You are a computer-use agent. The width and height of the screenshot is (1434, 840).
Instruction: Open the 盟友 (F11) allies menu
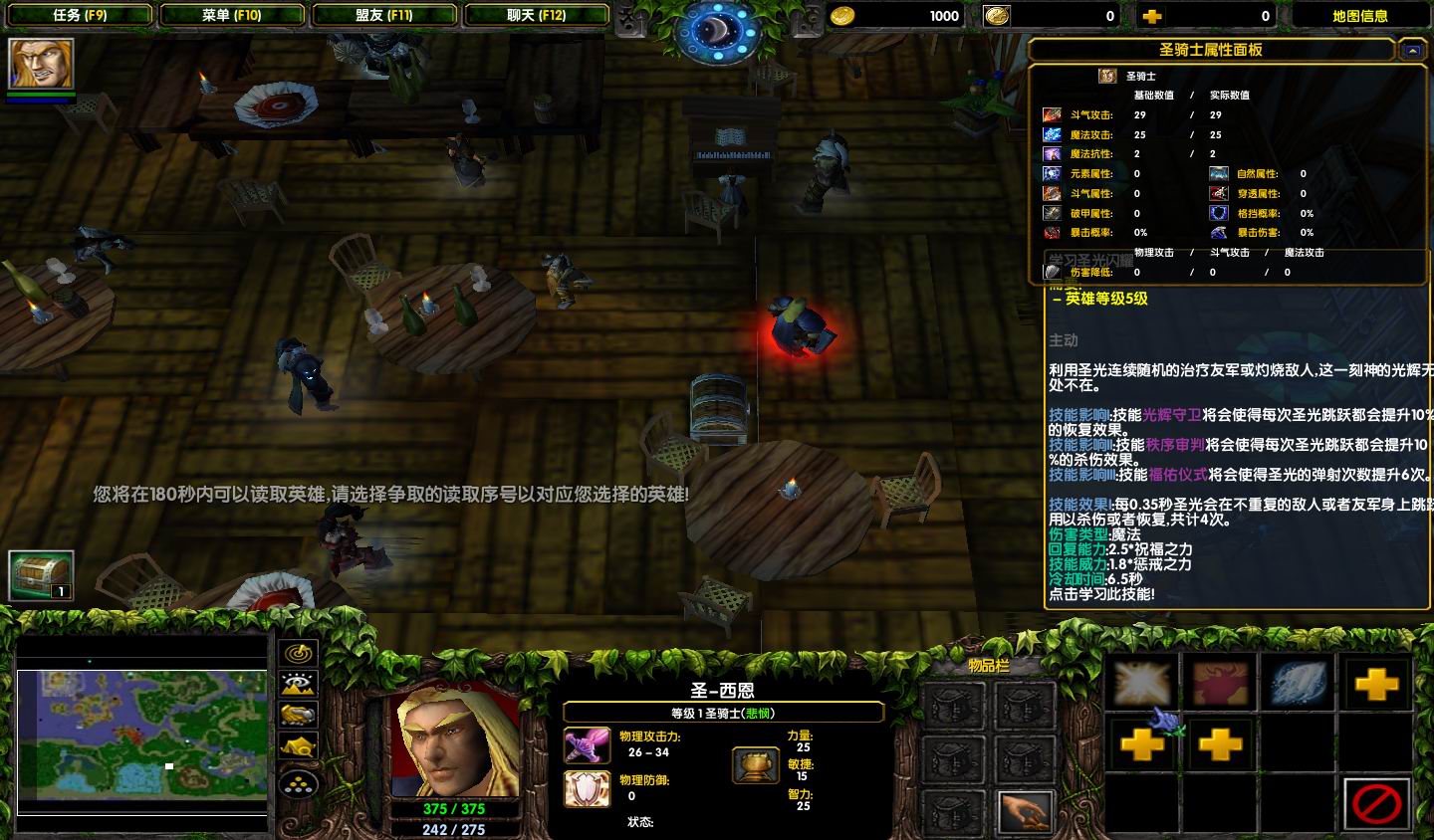(384, 15)
